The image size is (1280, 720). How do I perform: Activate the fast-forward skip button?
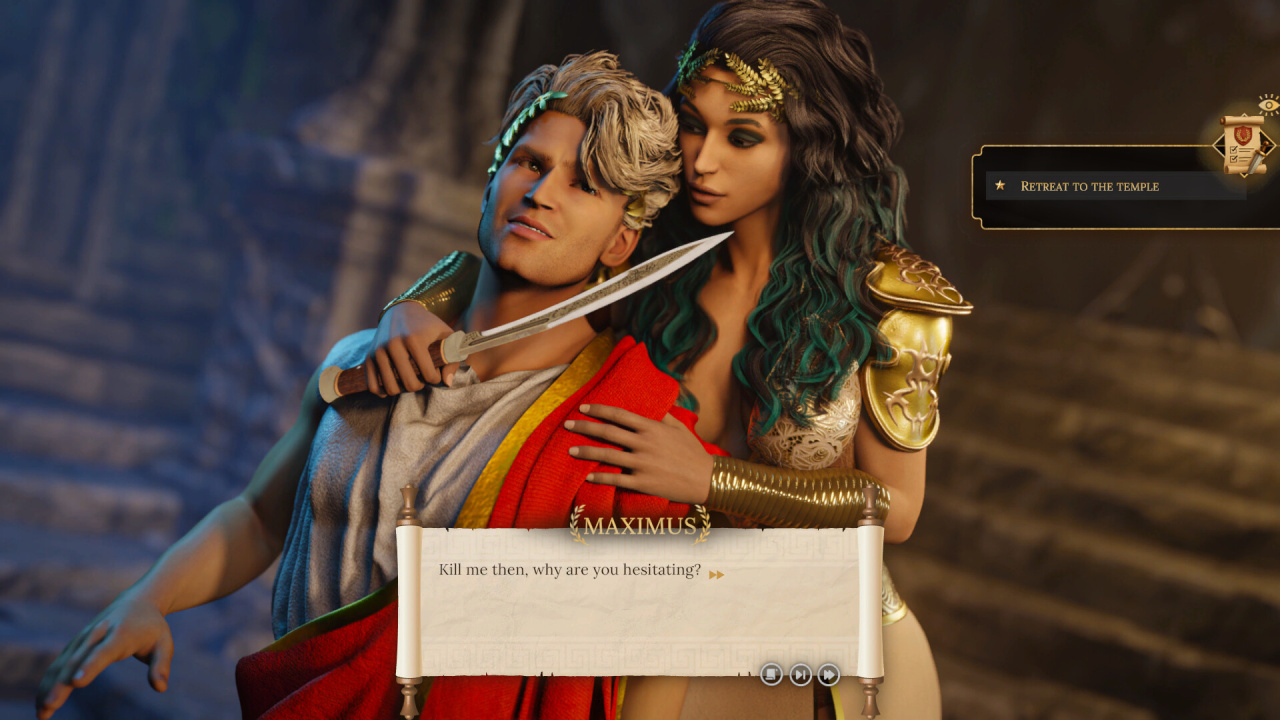829,675
